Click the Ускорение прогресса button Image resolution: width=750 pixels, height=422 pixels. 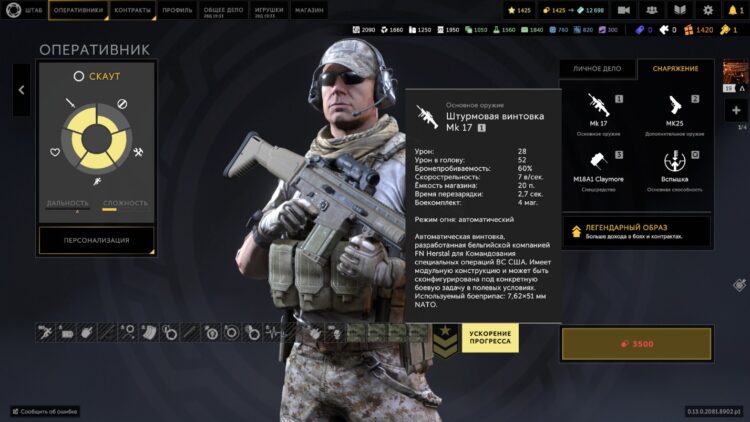coord(490,337)
